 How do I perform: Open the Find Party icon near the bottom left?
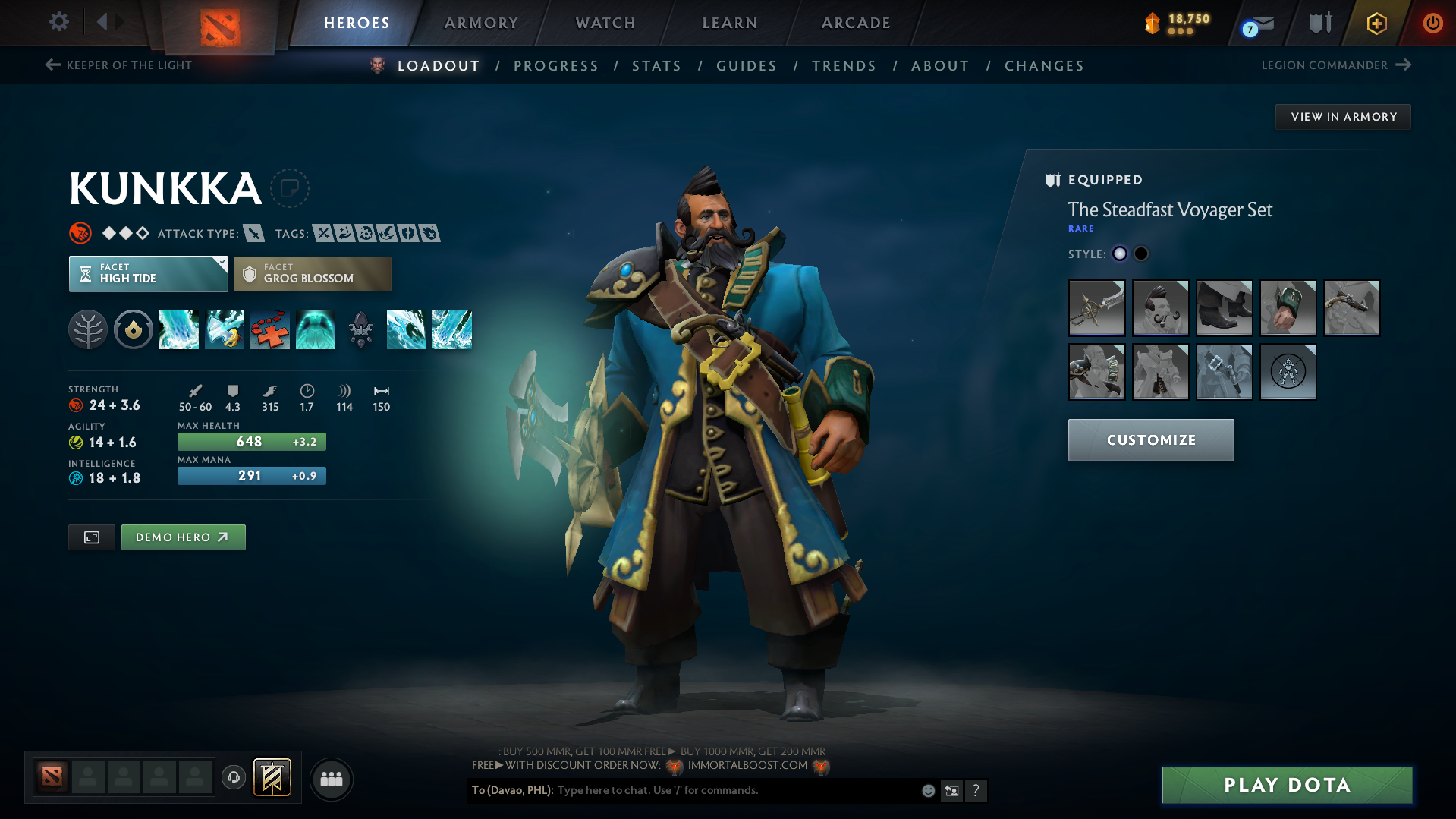click(x=331, y=779)
